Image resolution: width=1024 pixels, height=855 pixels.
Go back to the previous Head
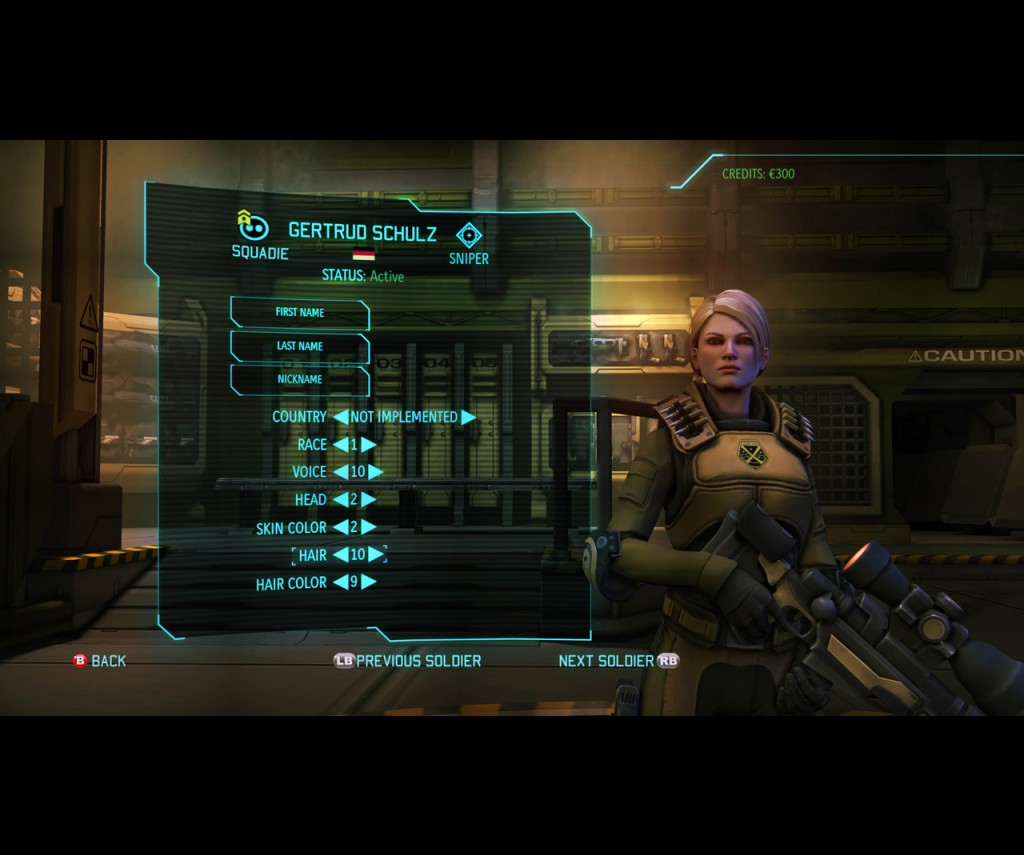[340, 499]
